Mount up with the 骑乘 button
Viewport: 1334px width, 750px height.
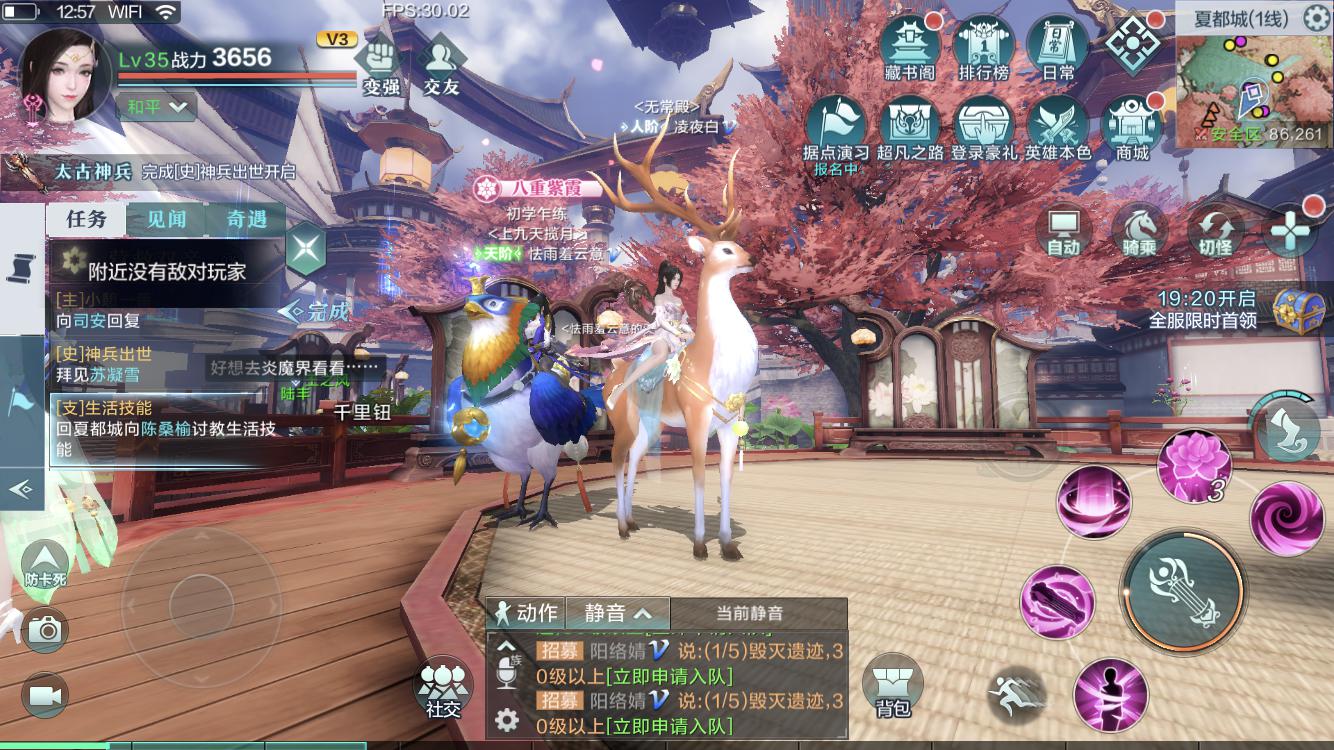pyautogui.click(x=1139, y=232)
